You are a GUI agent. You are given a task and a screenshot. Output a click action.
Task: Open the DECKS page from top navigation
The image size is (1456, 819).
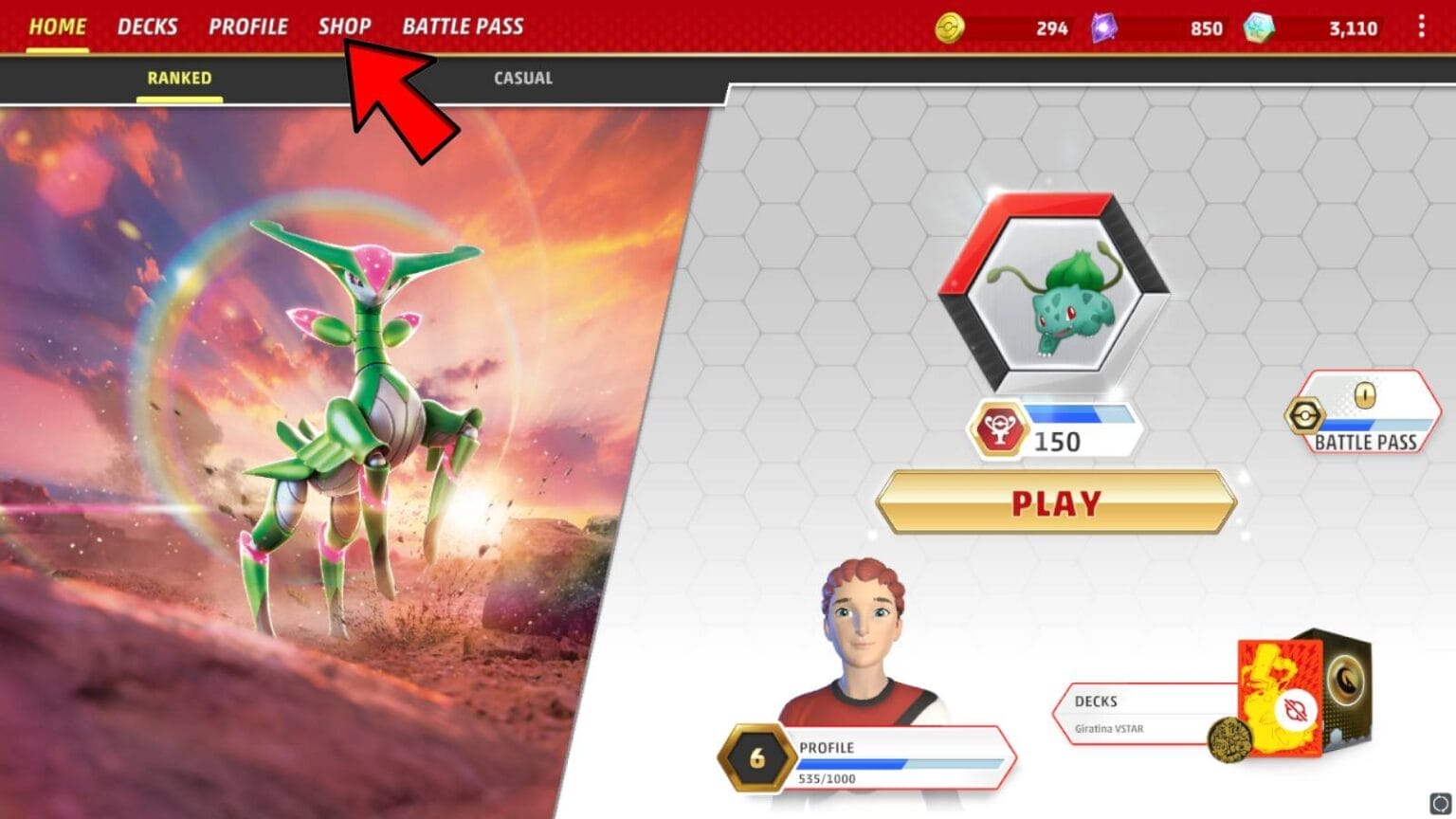click(148, 27)
